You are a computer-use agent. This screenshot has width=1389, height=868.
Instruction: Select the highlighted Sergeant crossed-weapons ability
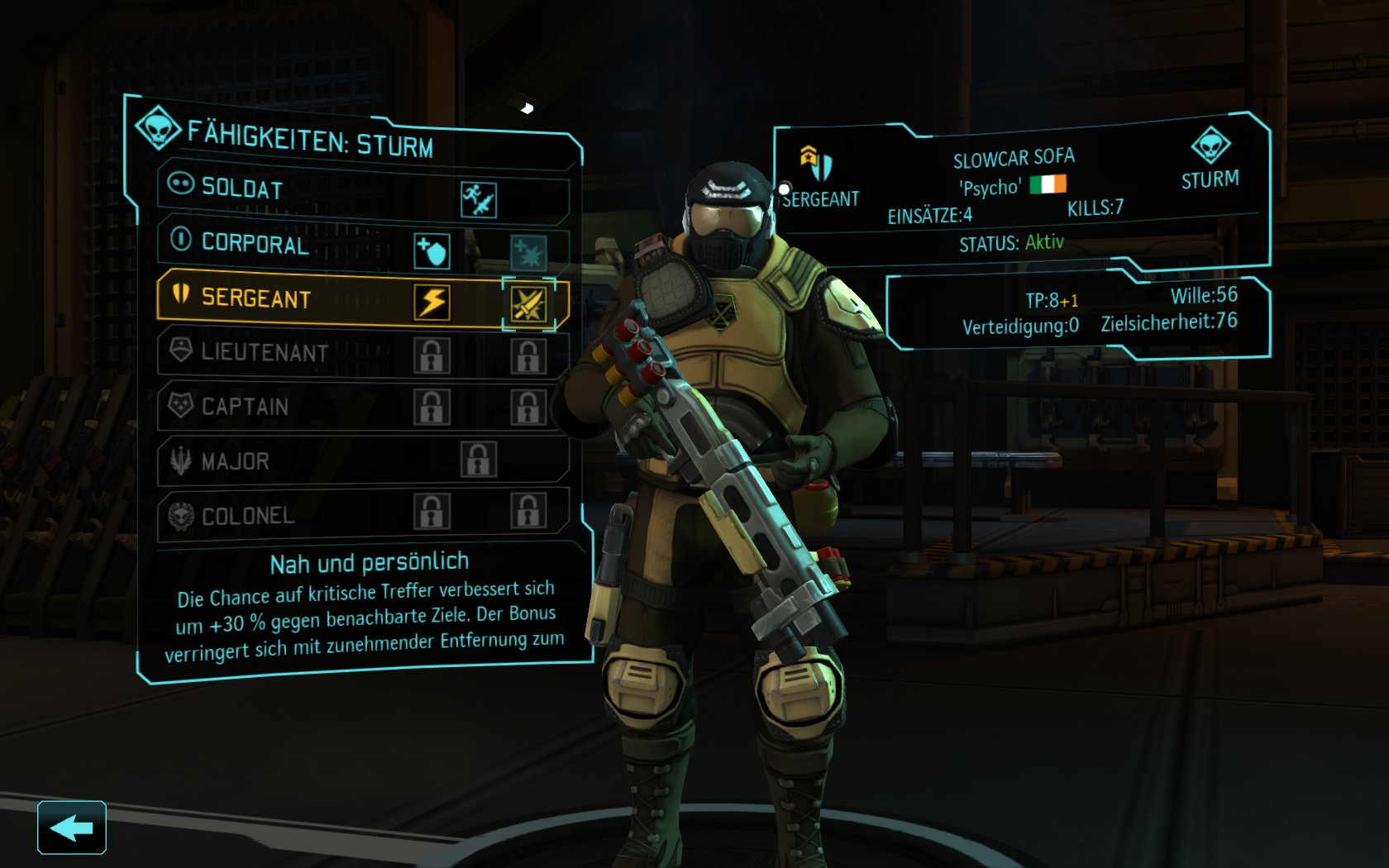coord(528,304)
